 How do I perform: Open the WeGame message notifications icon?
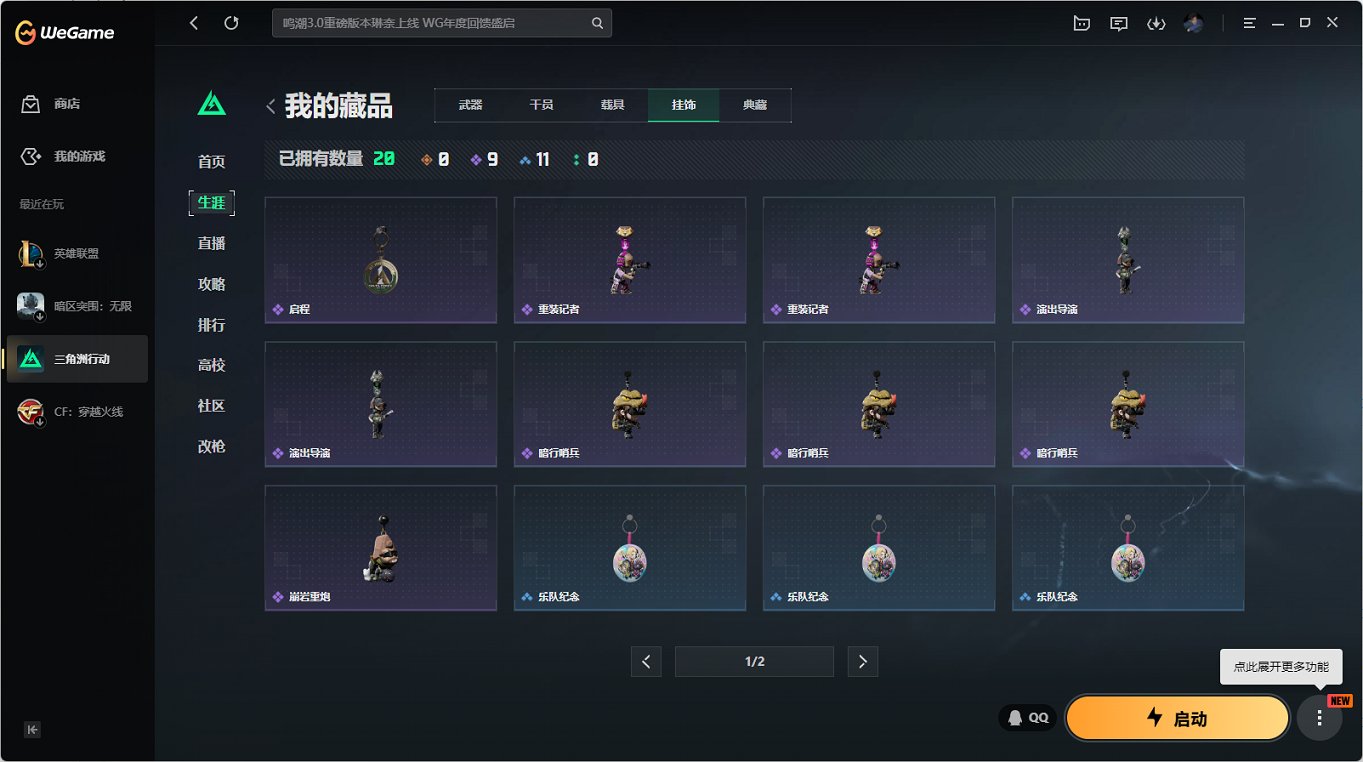tap(1118, 22)
